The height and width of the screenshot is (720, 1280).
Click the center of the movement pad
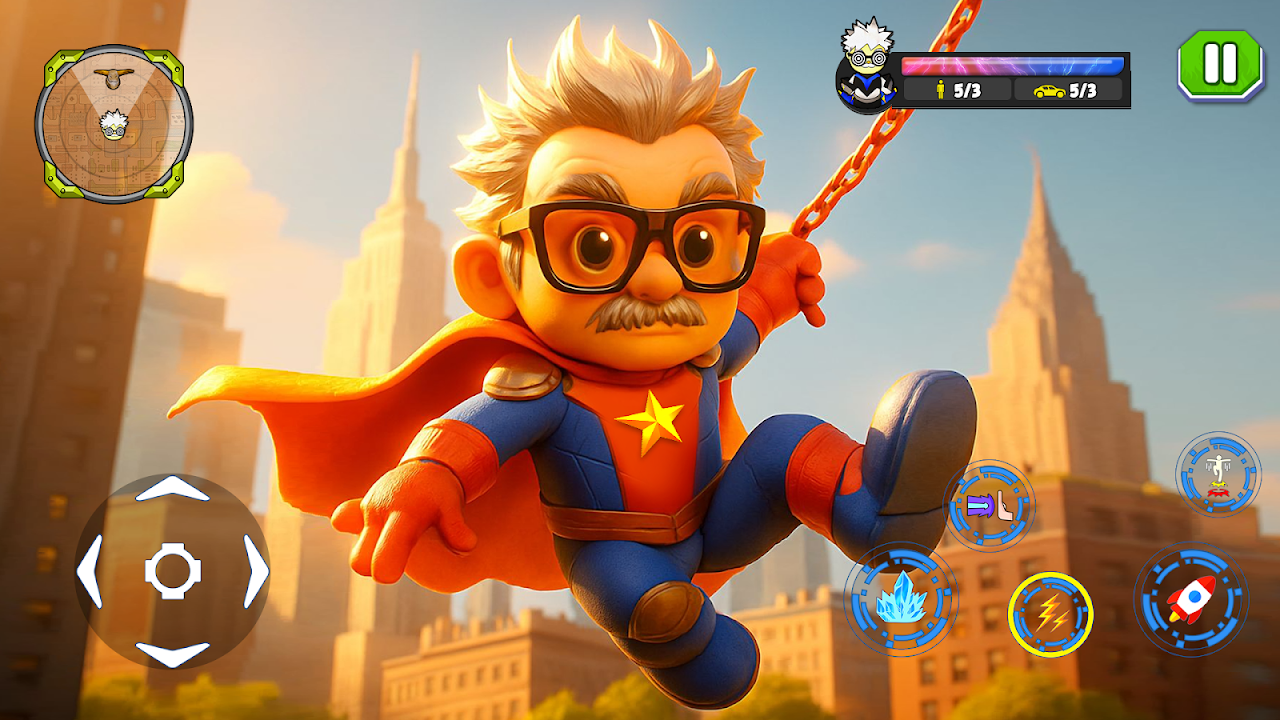(173, 572)
